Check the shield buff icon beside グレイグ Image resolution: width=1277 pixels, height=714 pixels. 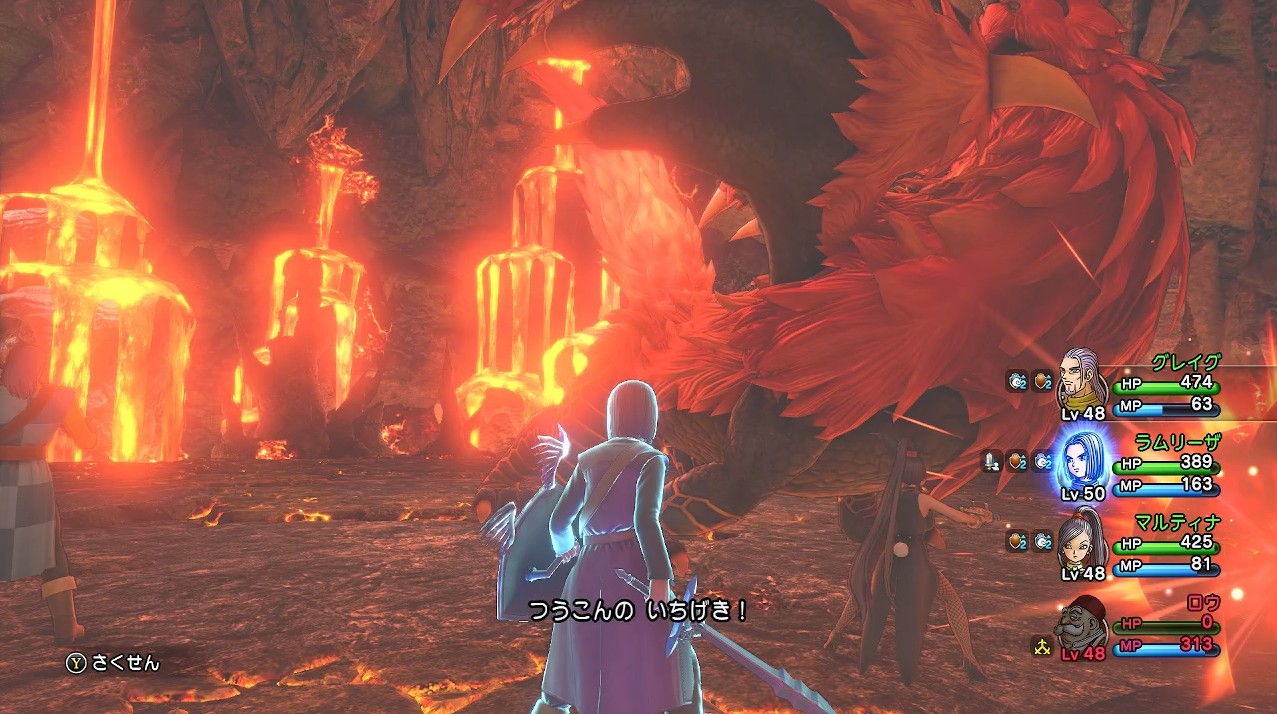[1042, 380]
